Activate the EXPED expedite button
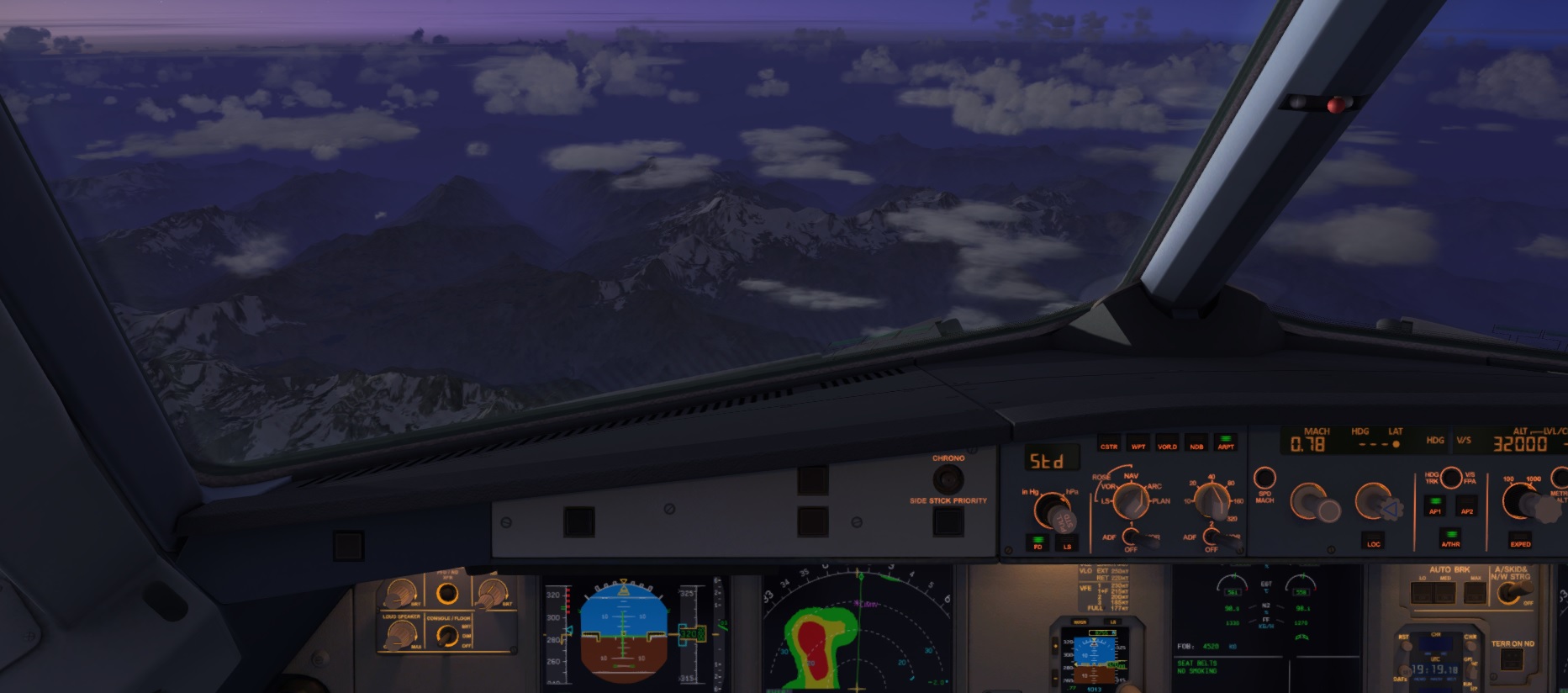Image resolution: width=1568 pixels, height=693 pixels. point(1520,539)
